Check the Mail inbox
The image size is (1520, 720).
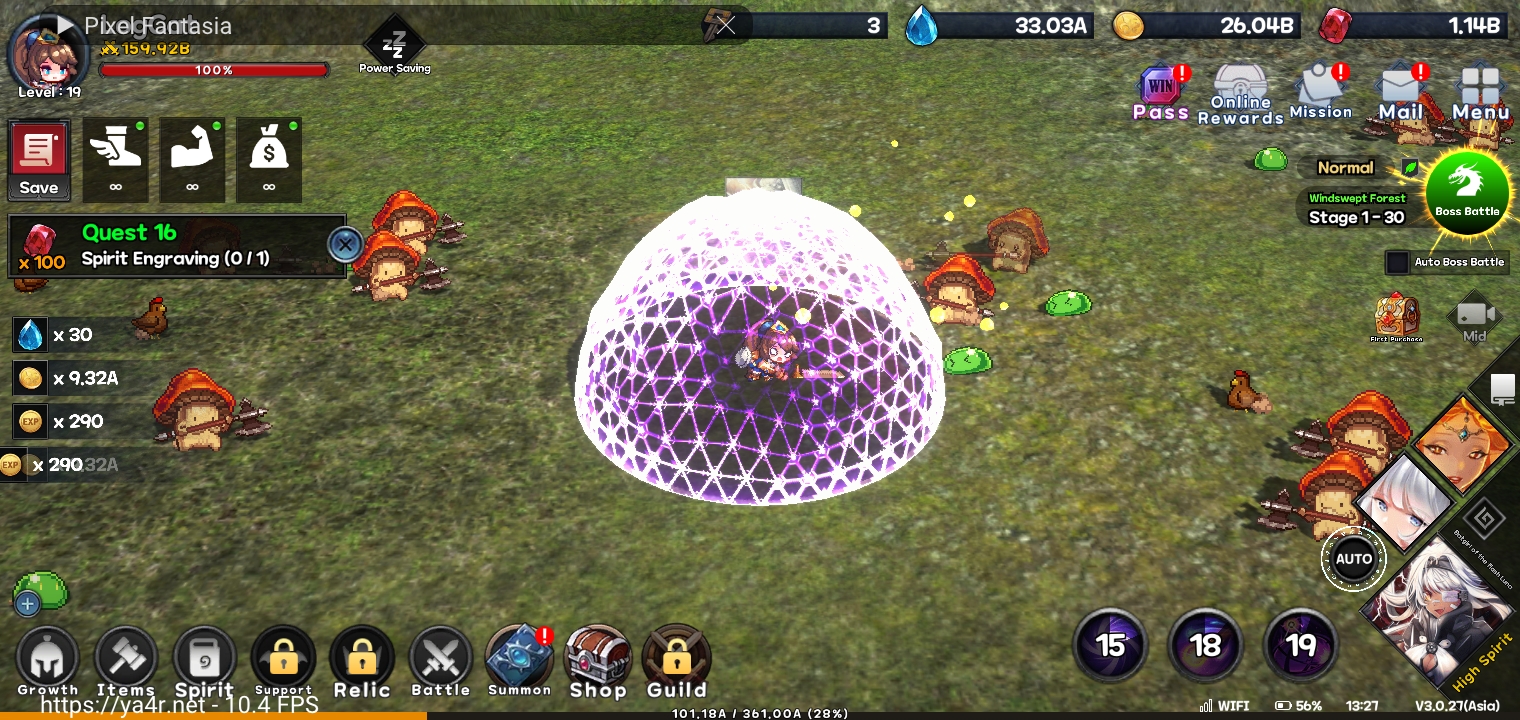click(x=1400, y=93)
